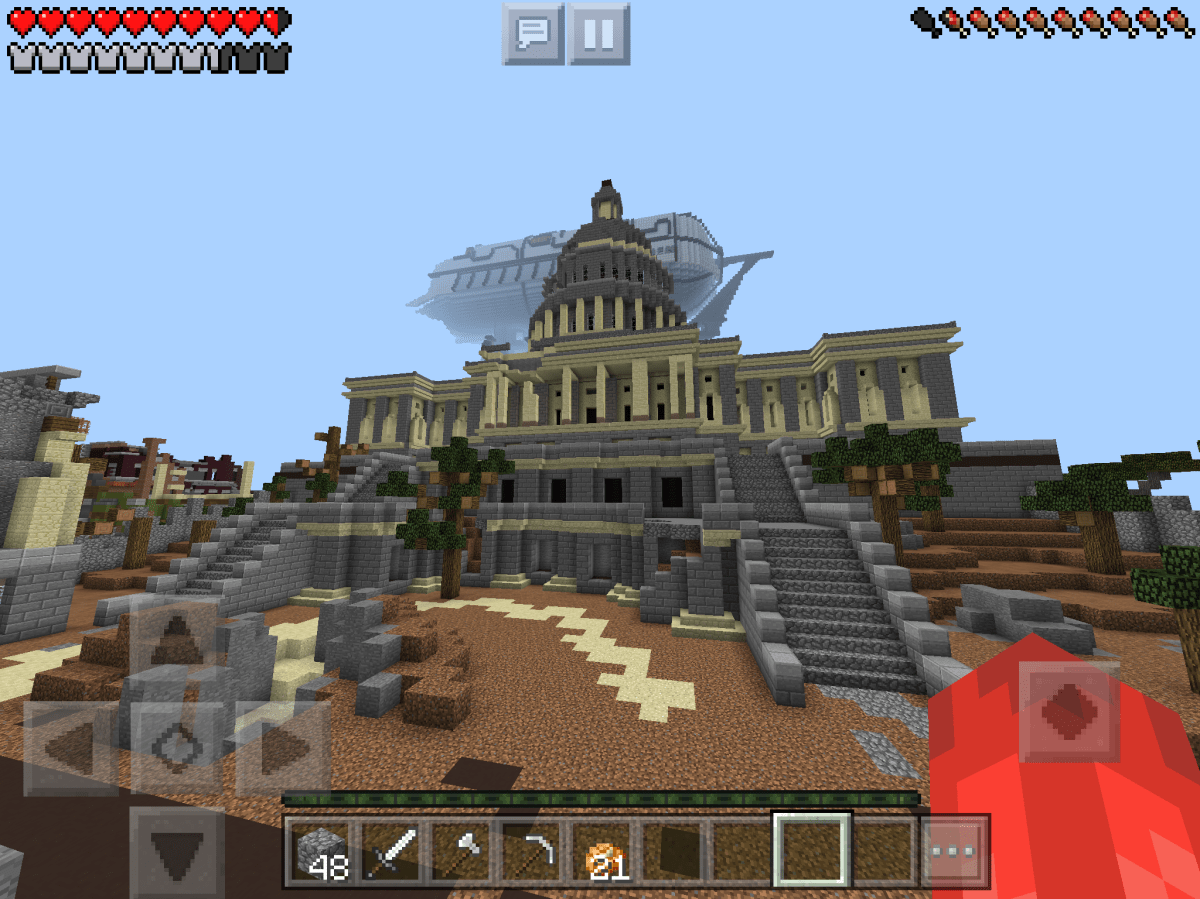Select the iron axe slot
The image size is (1200, 899).
coord(463,852)
